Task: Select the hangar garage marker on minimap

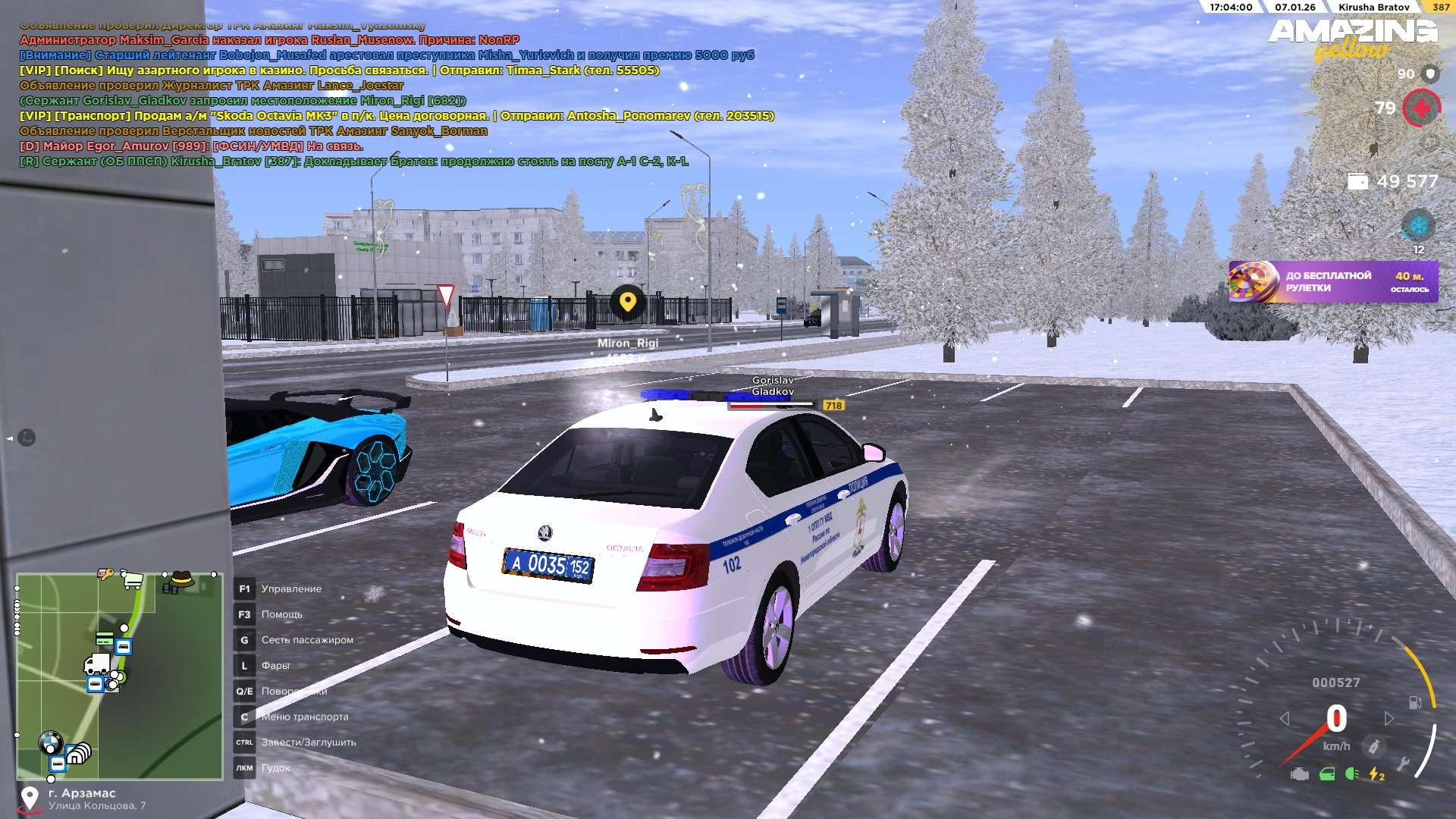Action: click(x=78, y=753)
